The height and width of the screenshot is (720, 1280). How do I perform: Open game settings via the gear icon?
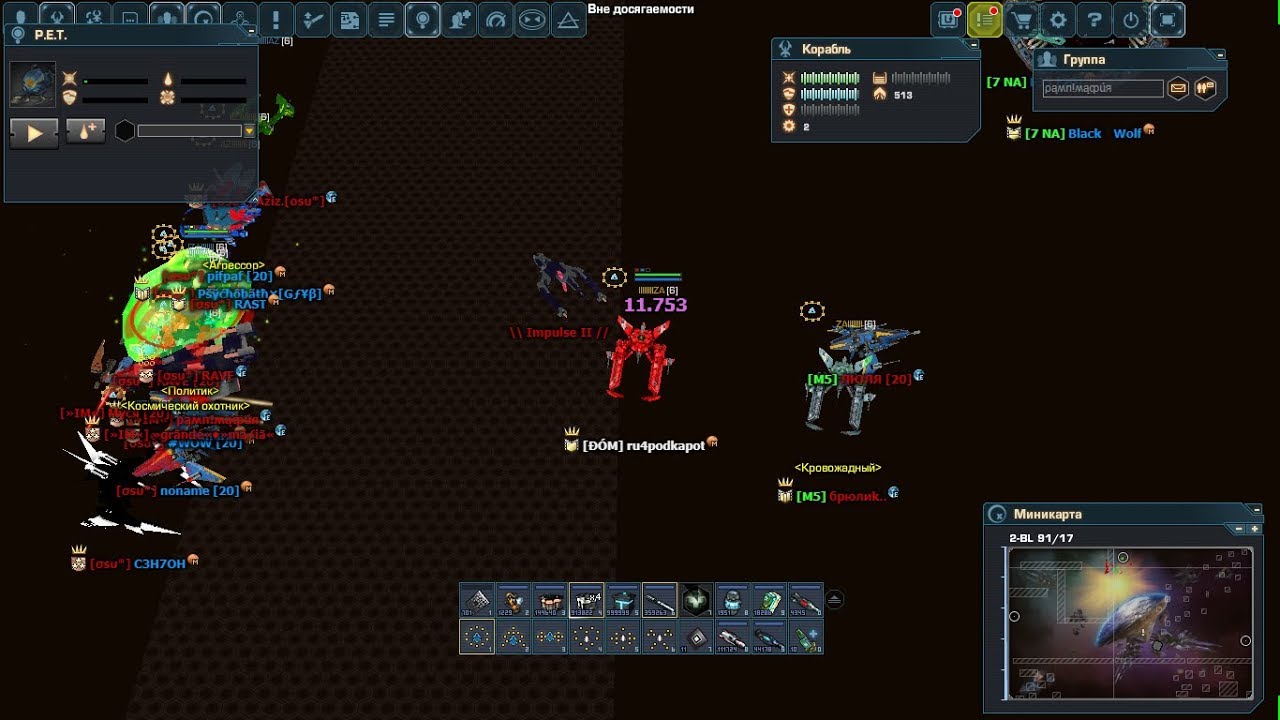[1058, 20]
